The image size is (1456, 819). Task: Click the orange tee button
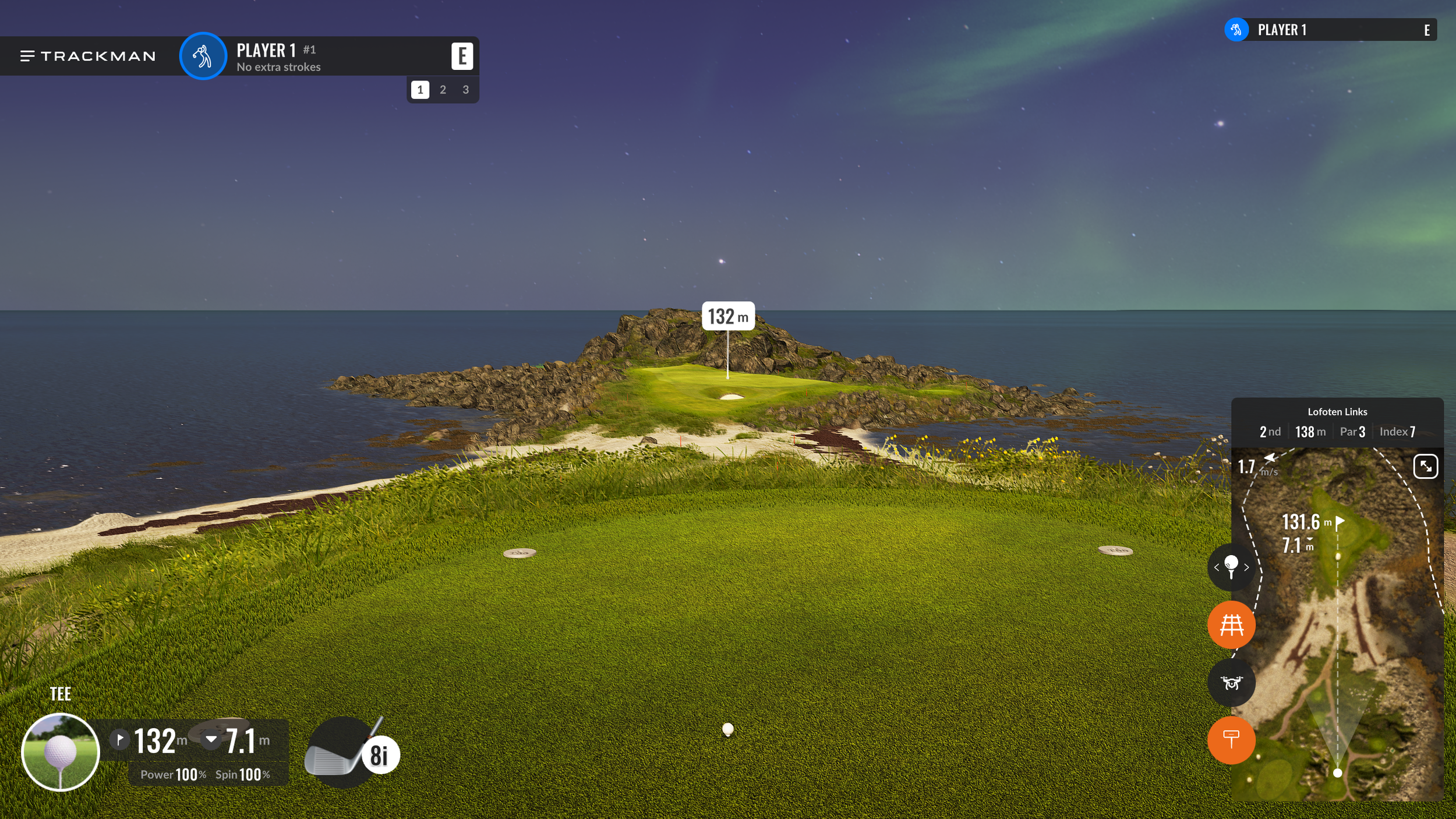point(1231,740)
